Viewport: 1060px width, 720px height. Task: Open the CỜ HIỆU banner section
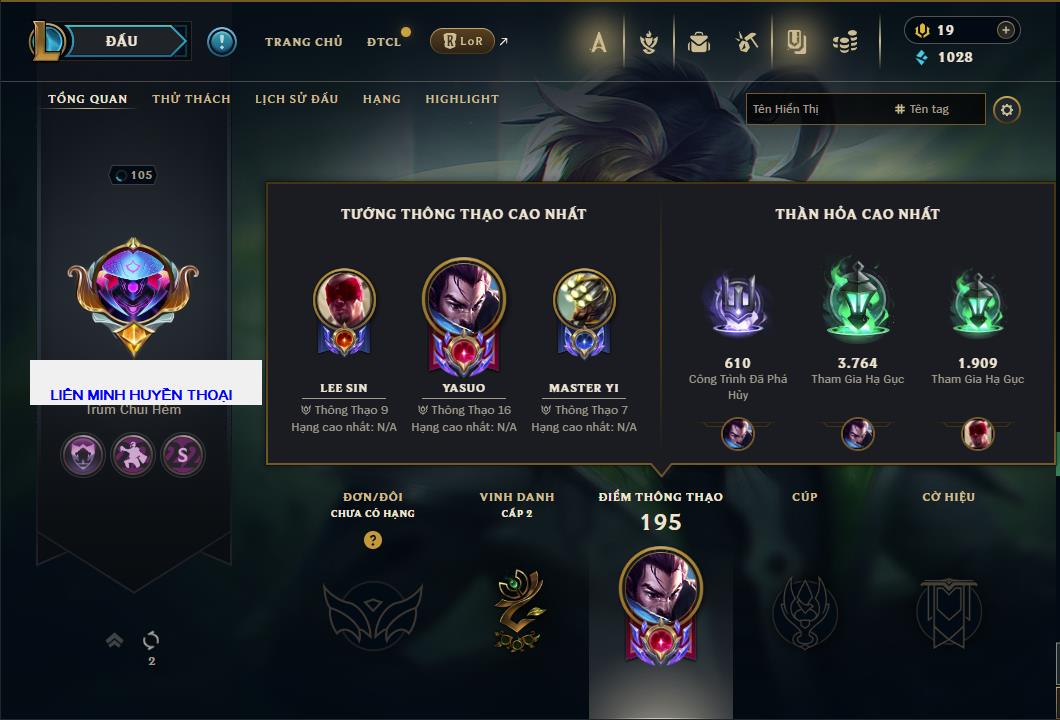pos(948,609)
